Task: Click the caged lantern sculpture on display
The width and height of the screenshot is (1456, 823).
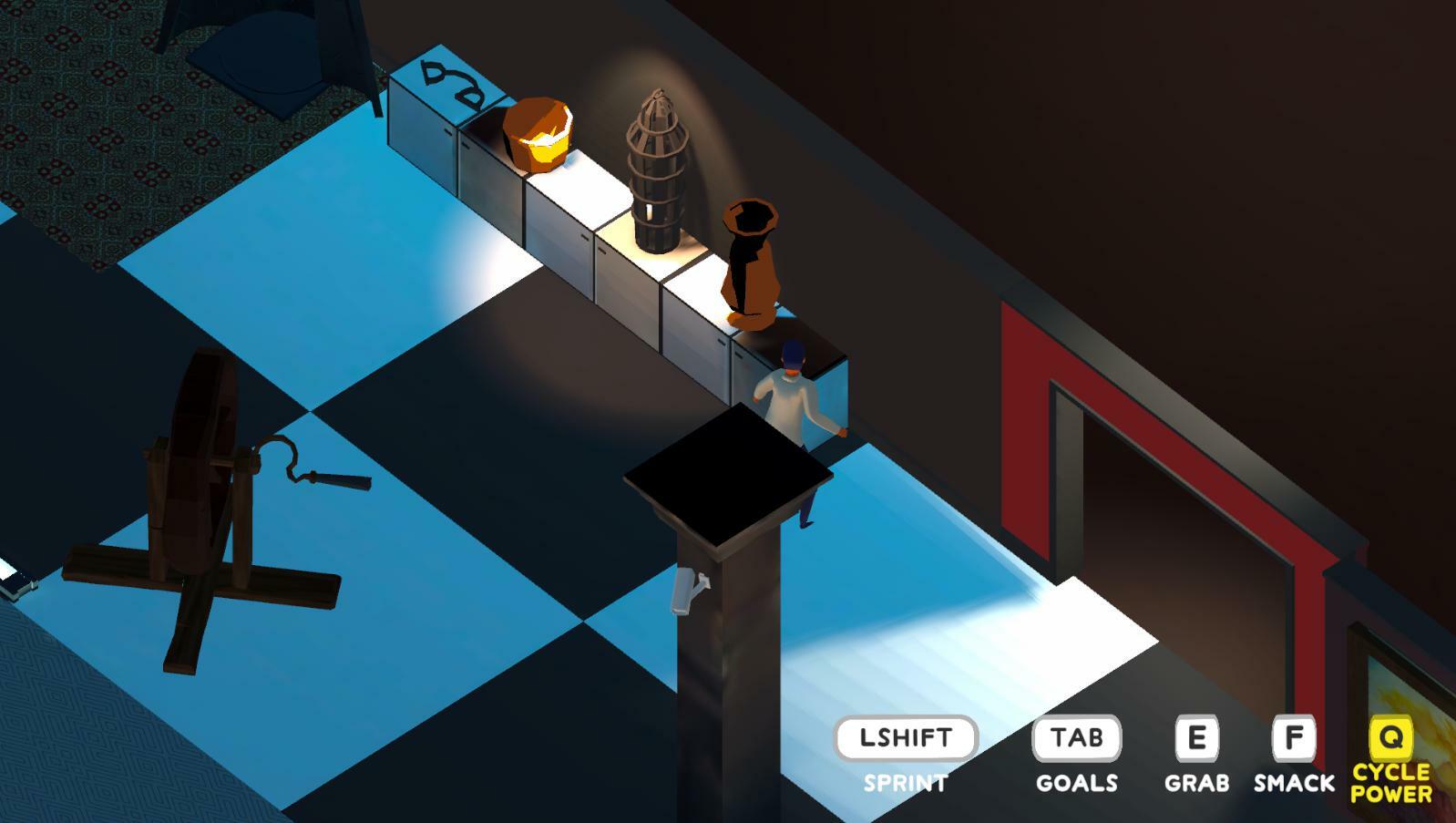Action: (658, 173)
